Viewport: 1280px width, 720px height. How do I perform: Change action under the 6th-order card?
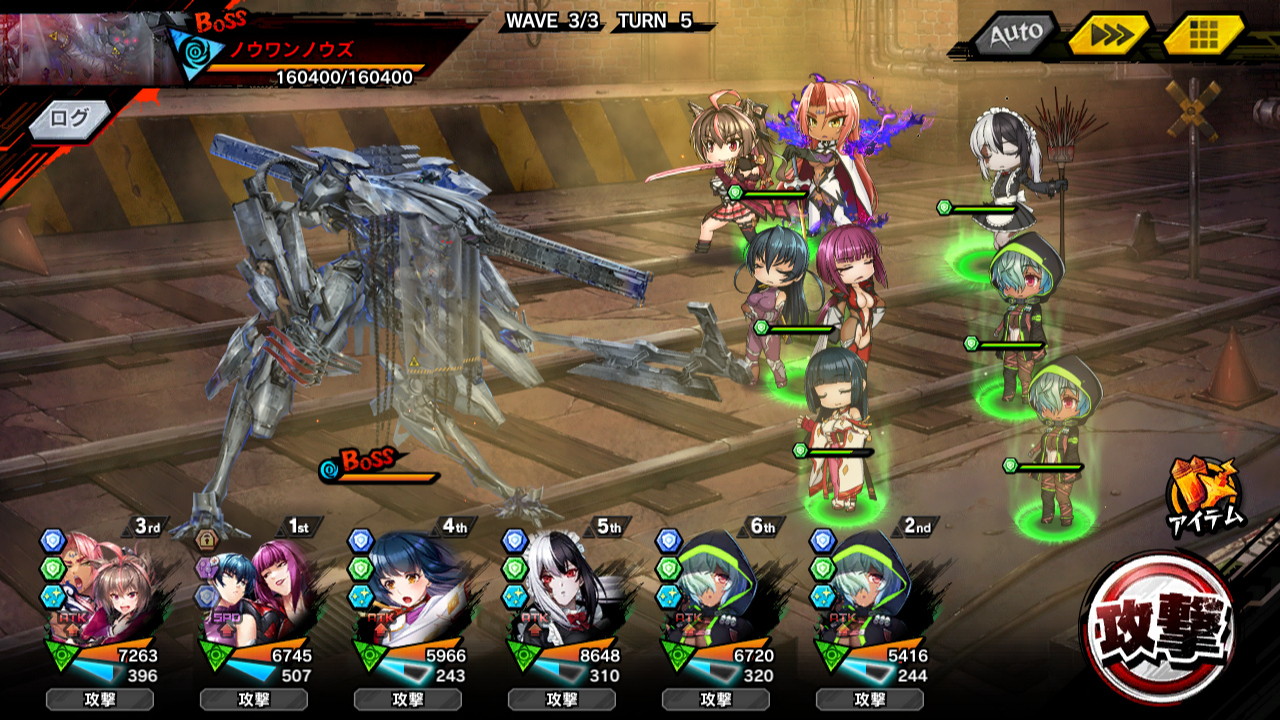(x=716, y=699)
